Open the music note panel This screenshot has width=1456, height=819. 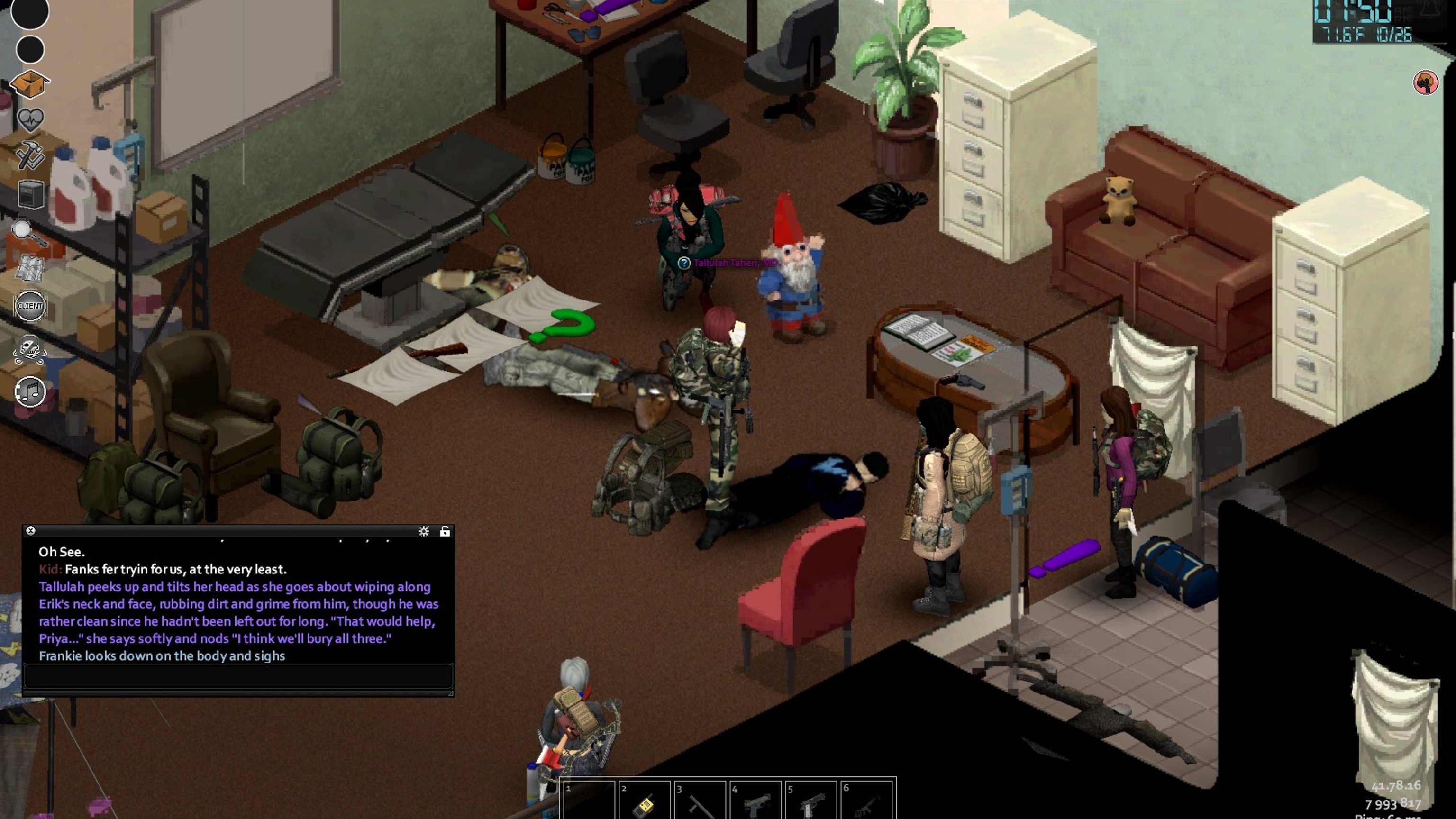coord(30,391)
